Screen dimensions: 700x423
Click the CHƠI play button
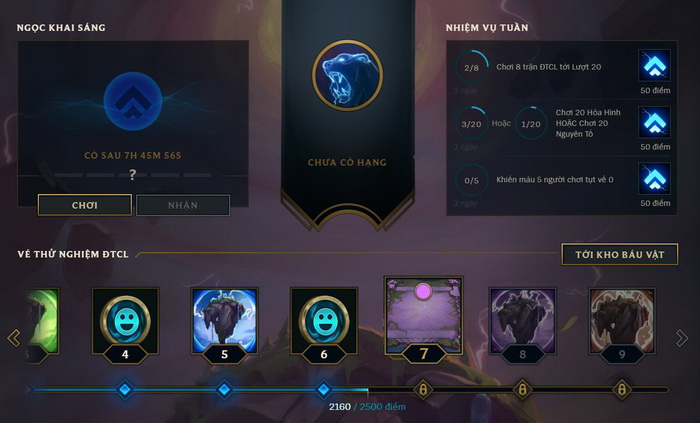point(84,205)
